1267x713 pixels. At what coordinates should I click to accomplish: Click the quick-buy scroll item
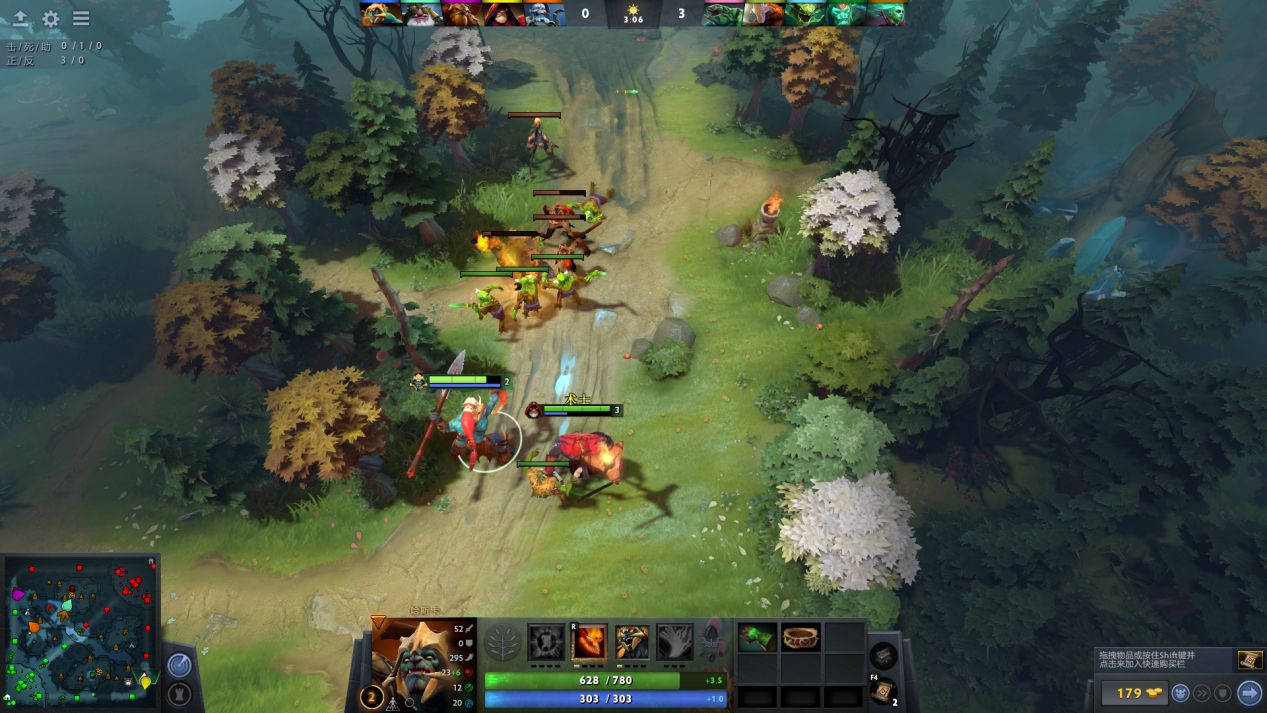[x=1248, y=659]
